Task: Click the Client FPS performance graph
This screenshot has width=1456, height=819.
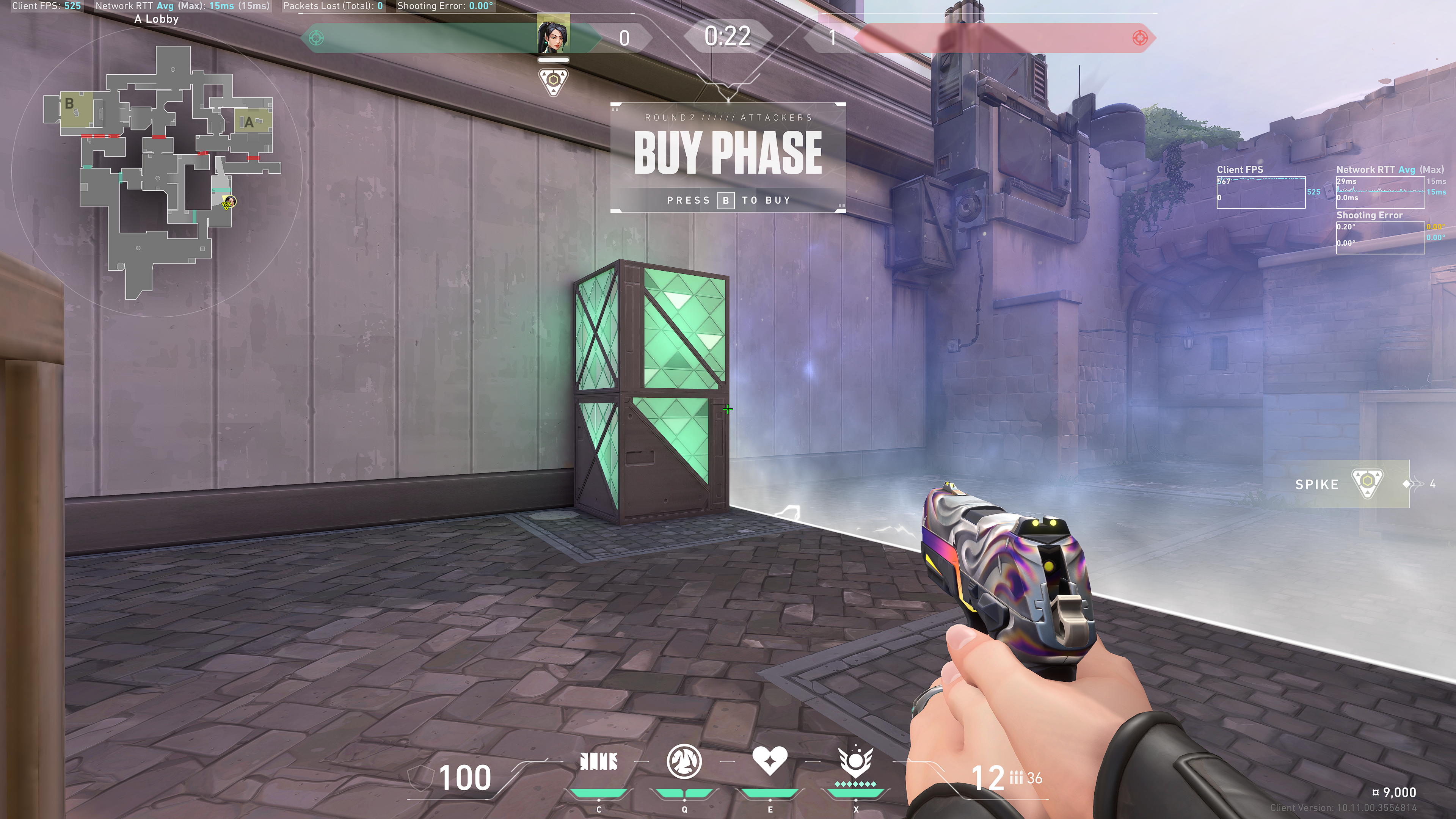Action: [1260, 192]
